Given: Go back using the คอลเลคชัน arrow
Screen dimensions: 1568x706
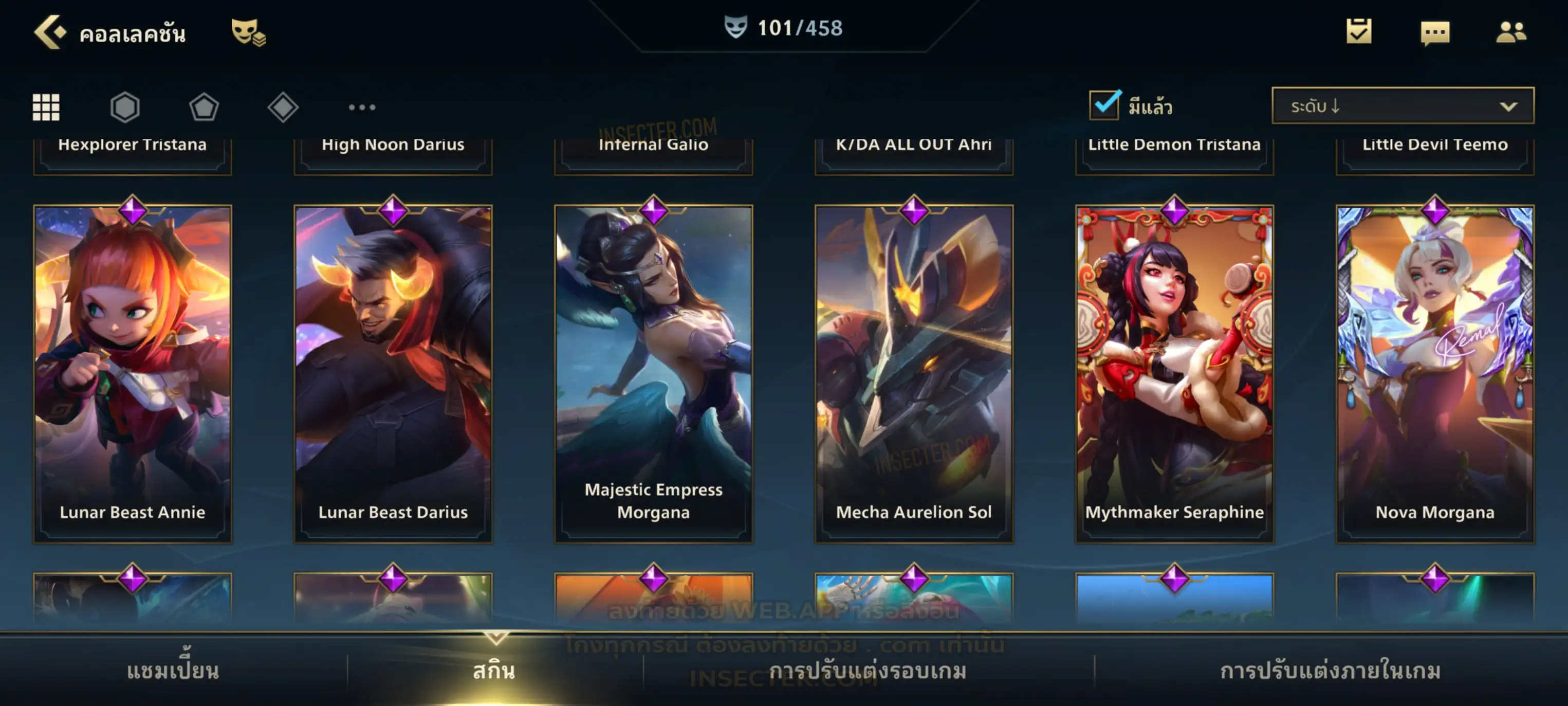Looking at the screenshot, I should [50, 32].
